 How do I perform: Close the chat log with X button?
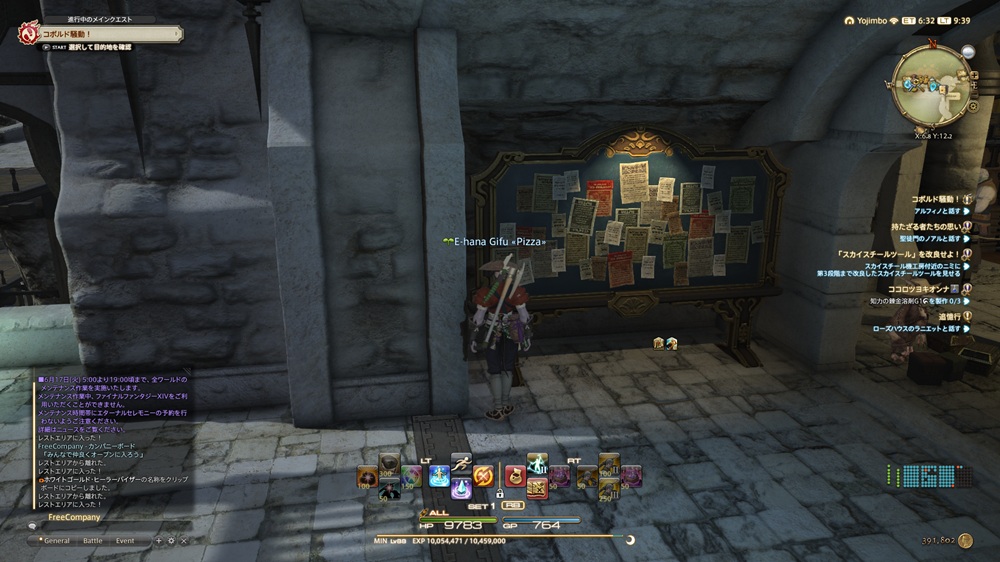coord(183,541)
